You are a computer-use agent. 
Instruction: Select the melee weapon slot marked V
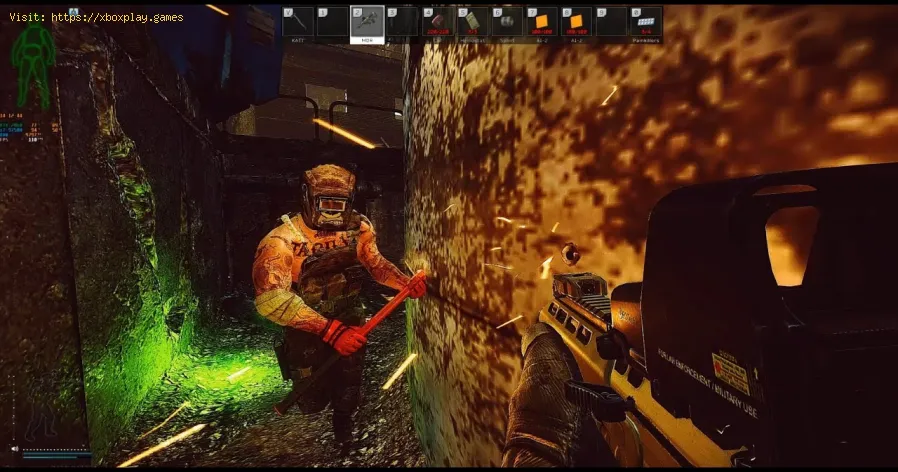point(298,22)
